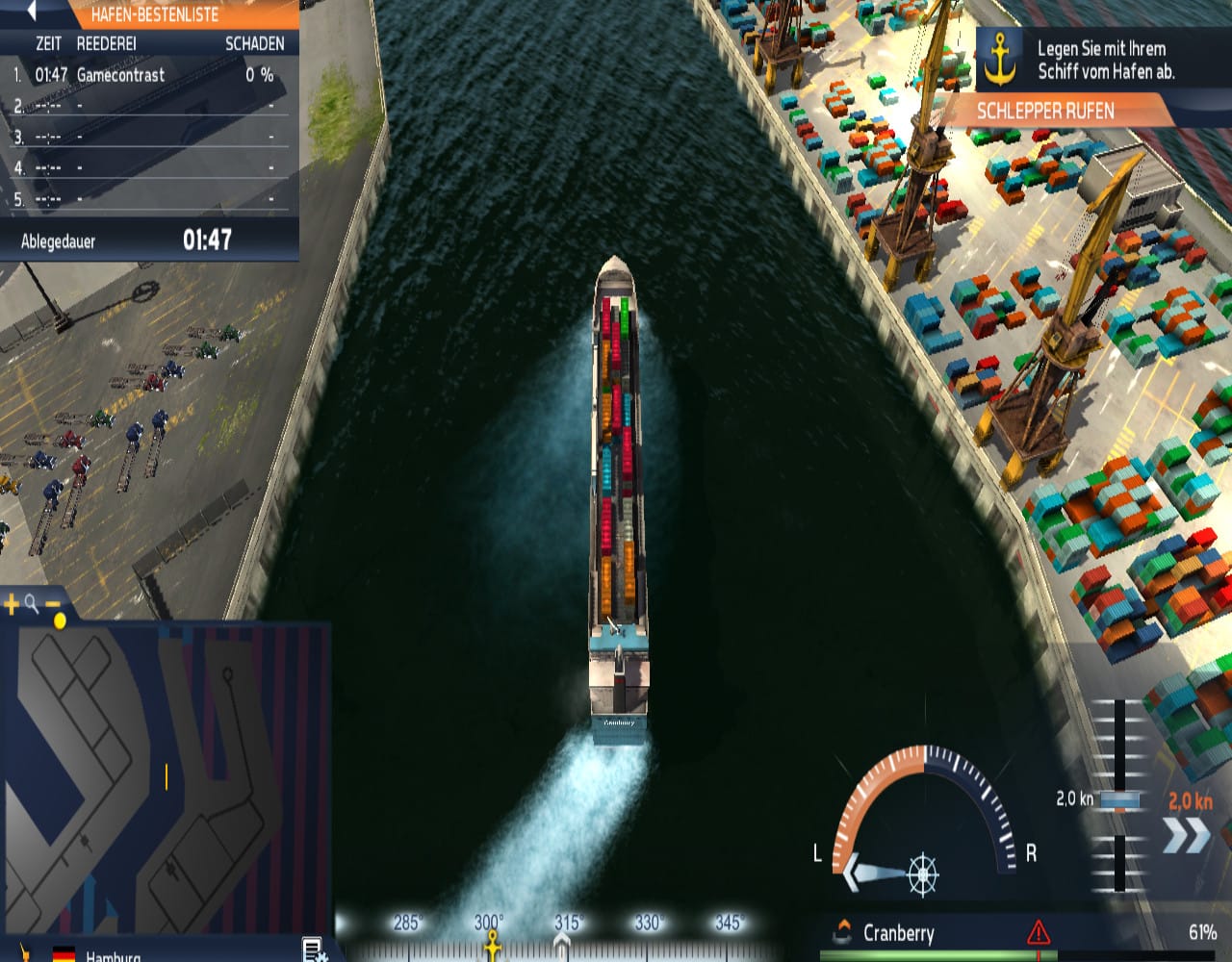Click the 315° marker on the compass strip
1232x962 pixels.
coord(568,921)
